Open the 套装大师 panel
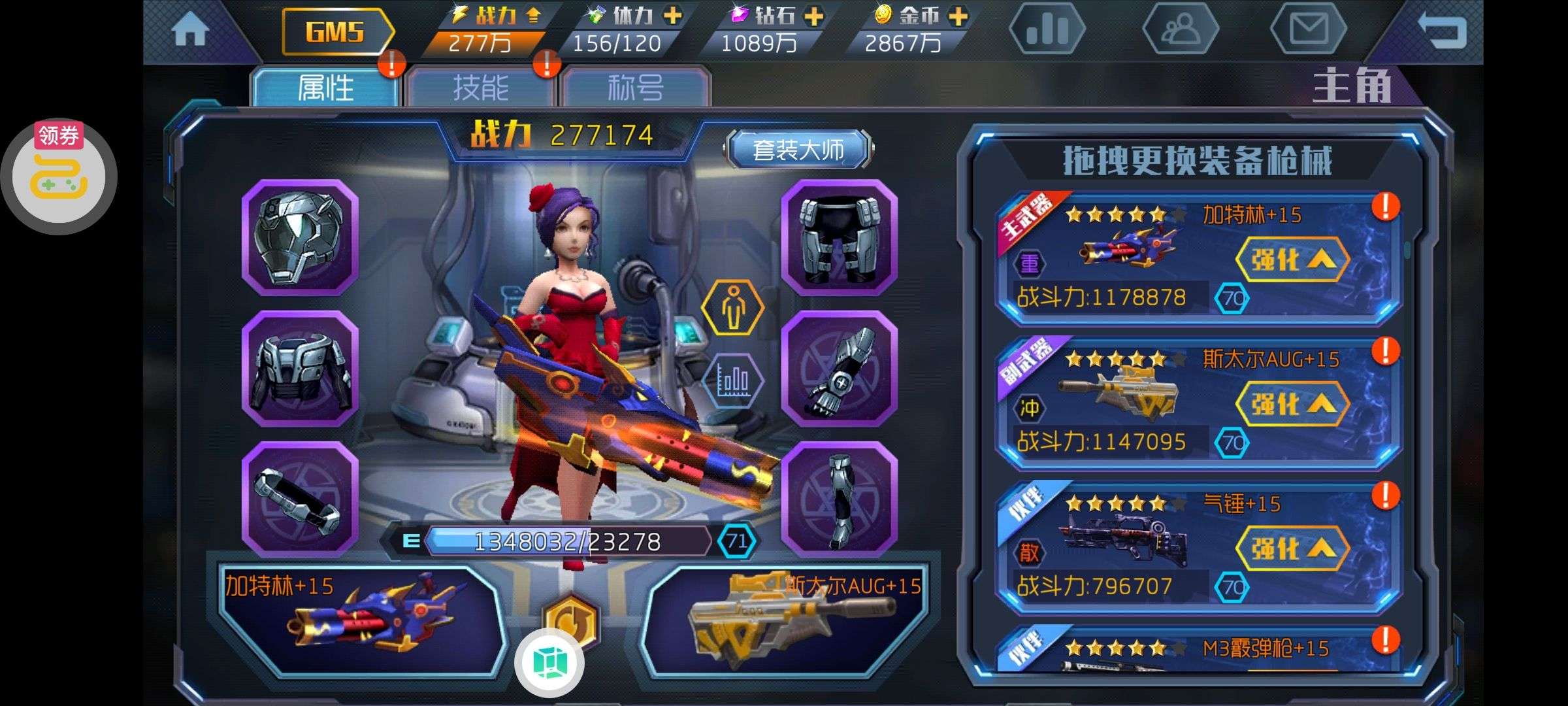The height and width of the screenshot is (706, 1568). (x=798, y=150)
